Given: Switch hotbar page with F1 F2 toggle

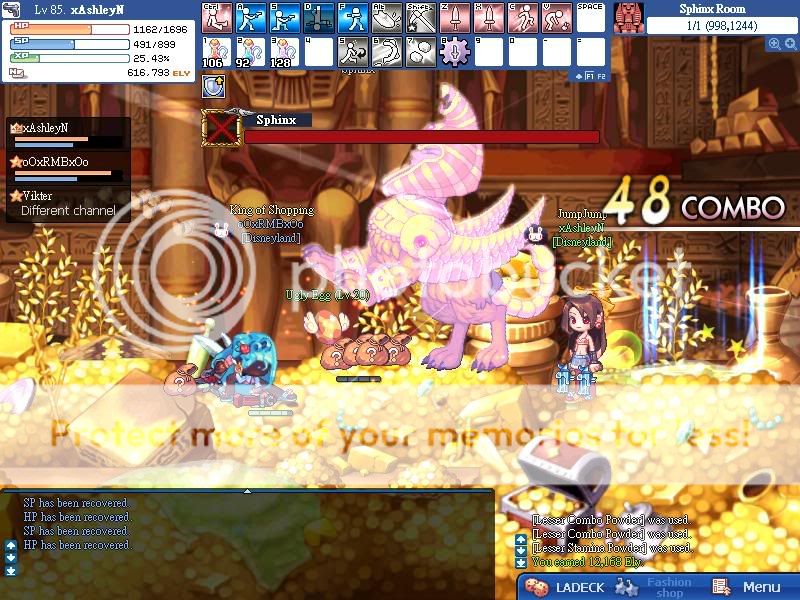Looking at the screenshot, I should (x=592, y=75).
